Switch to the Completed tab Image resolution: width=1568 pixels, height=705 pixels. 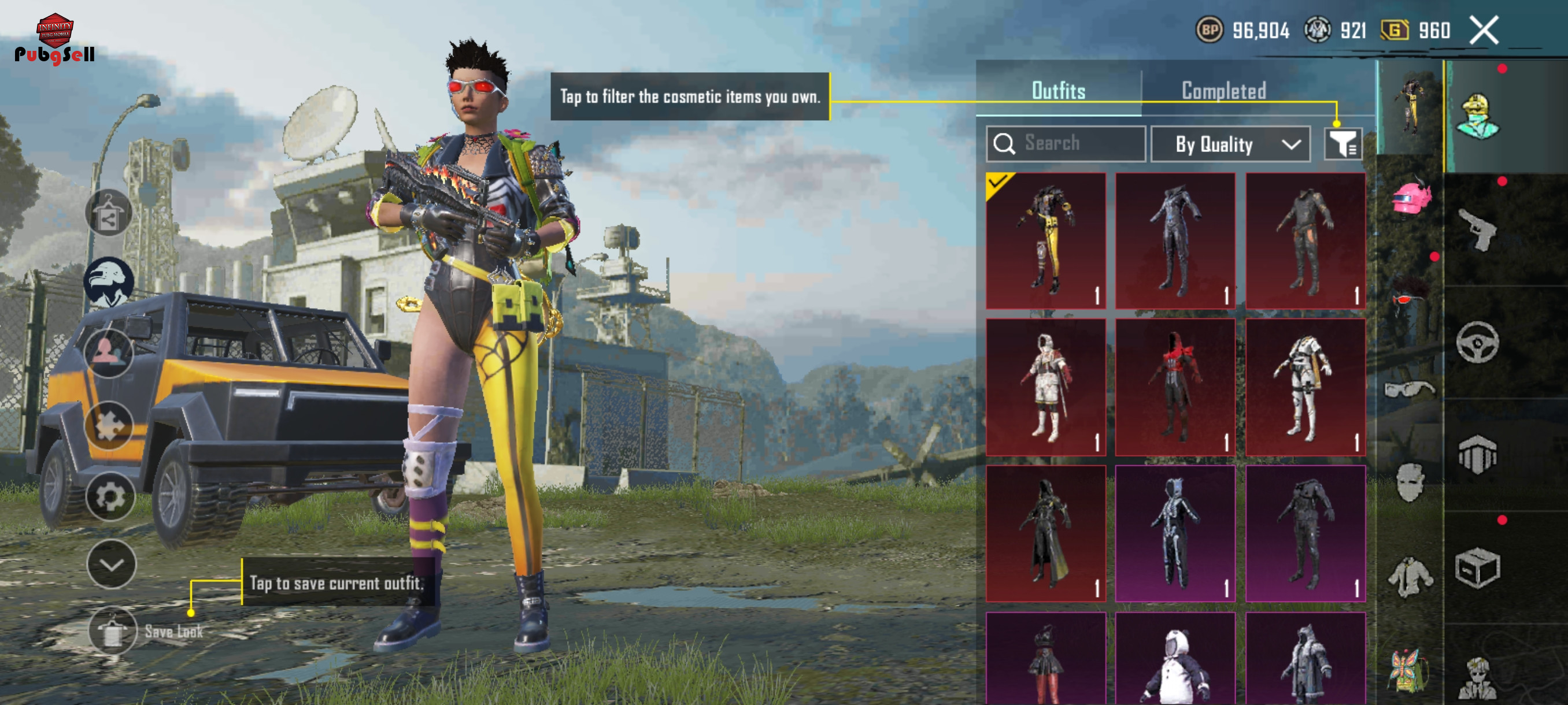coord(1223,91)
